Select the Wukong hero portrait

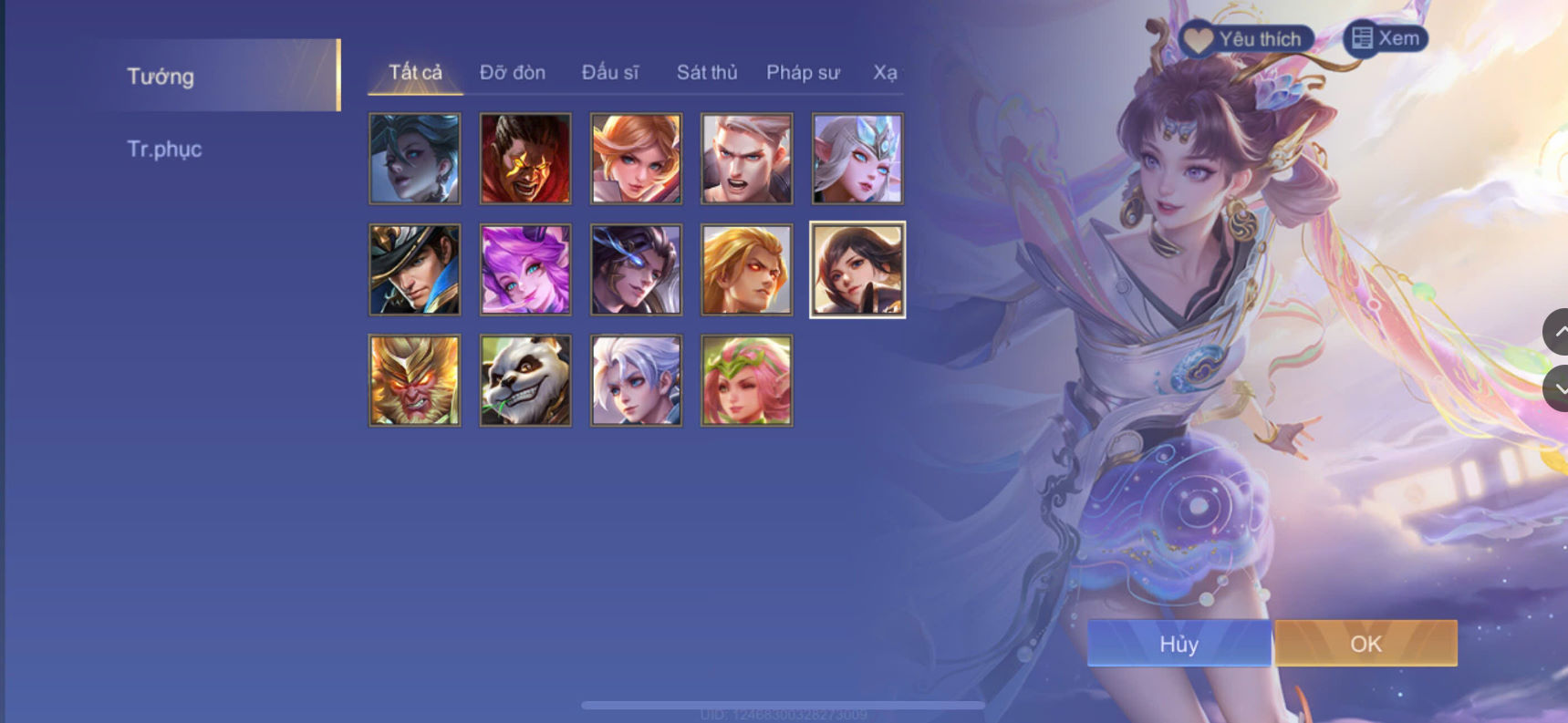(414, 380)
